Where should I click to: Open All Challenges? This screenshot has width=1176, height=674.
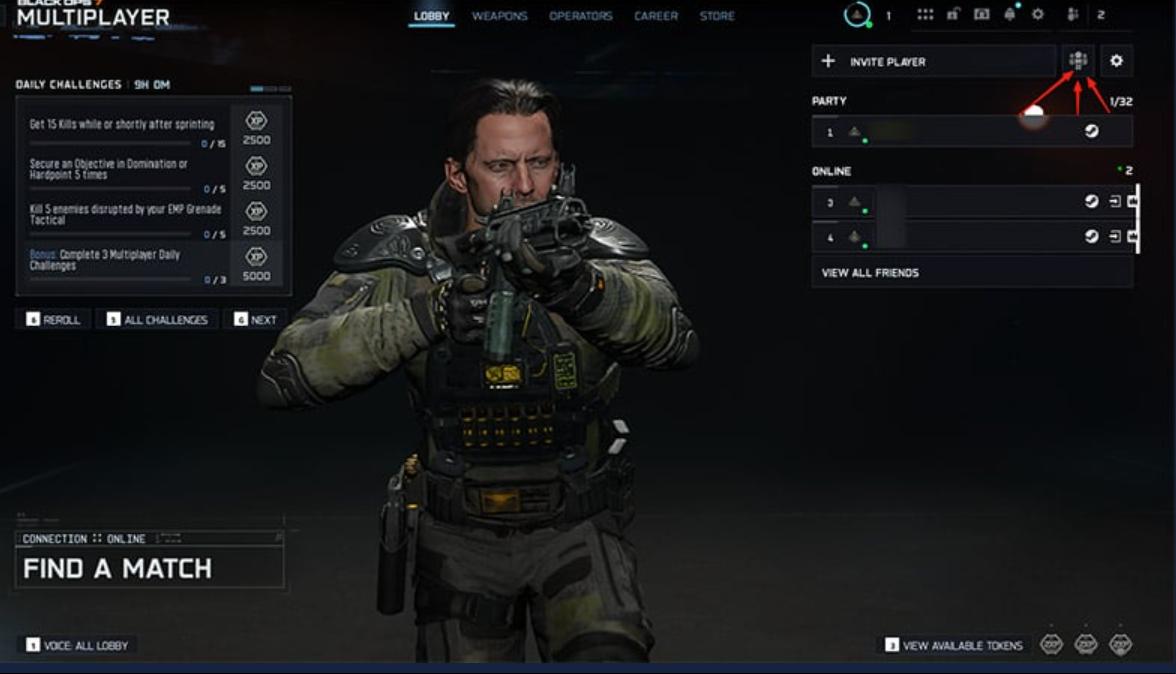pos(157,320)
